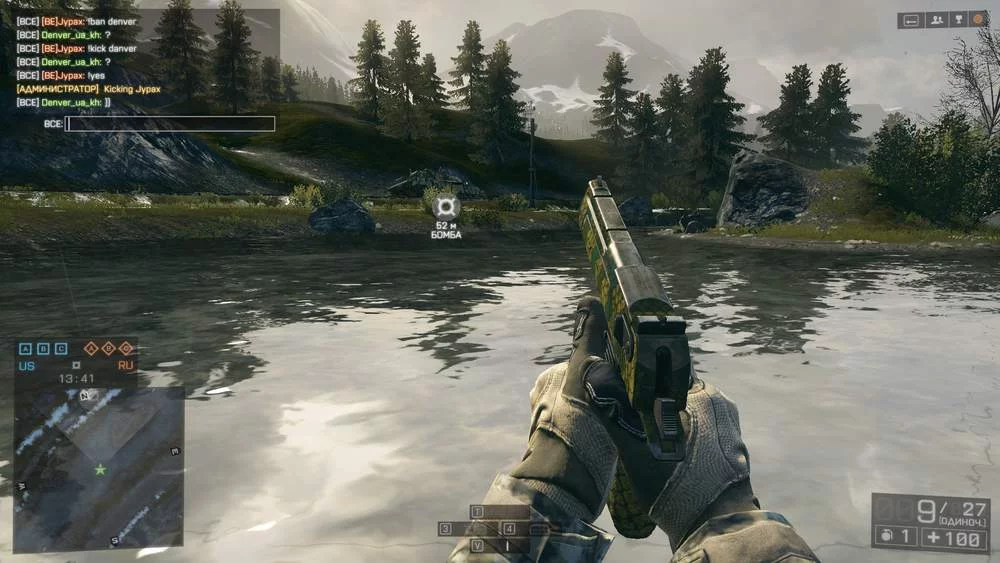Open the minimap
Viewport: 1000px width, 563px height.
(98, 467)
